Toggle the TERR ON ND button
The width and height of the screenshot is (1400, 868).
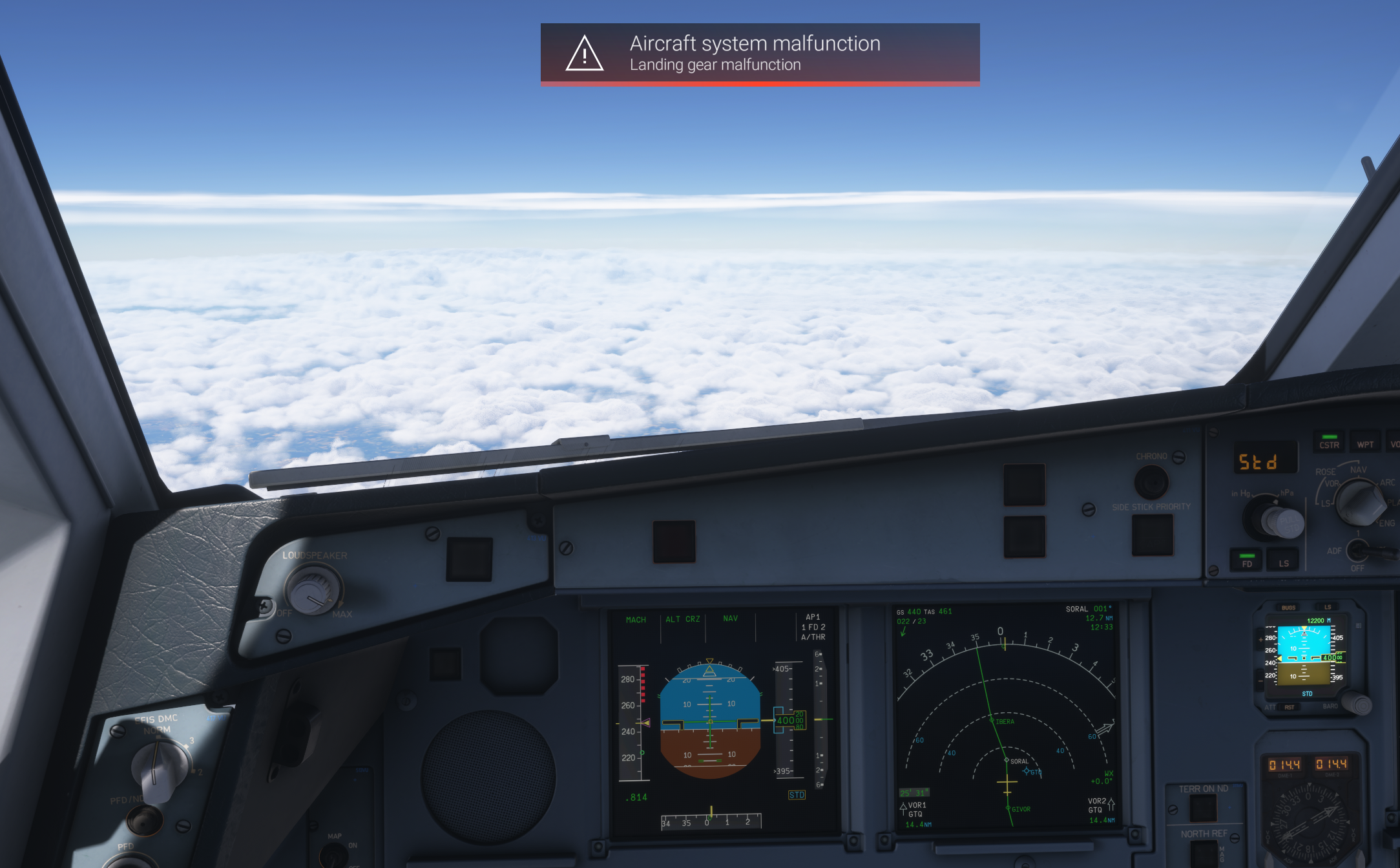(x=1203, y=808)
